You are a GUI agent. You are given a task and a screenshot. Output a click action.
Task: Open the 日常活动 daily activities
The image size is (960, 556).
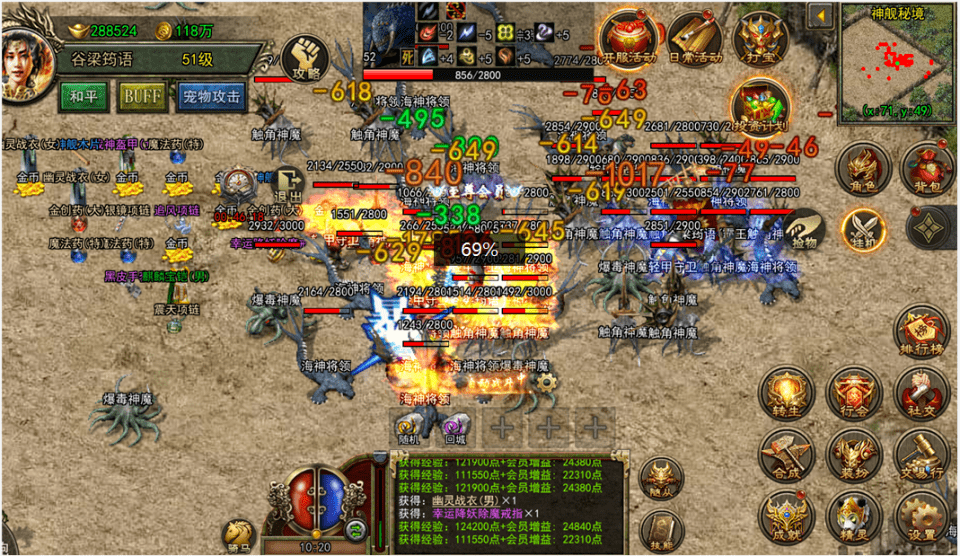(x=694, y=41)
